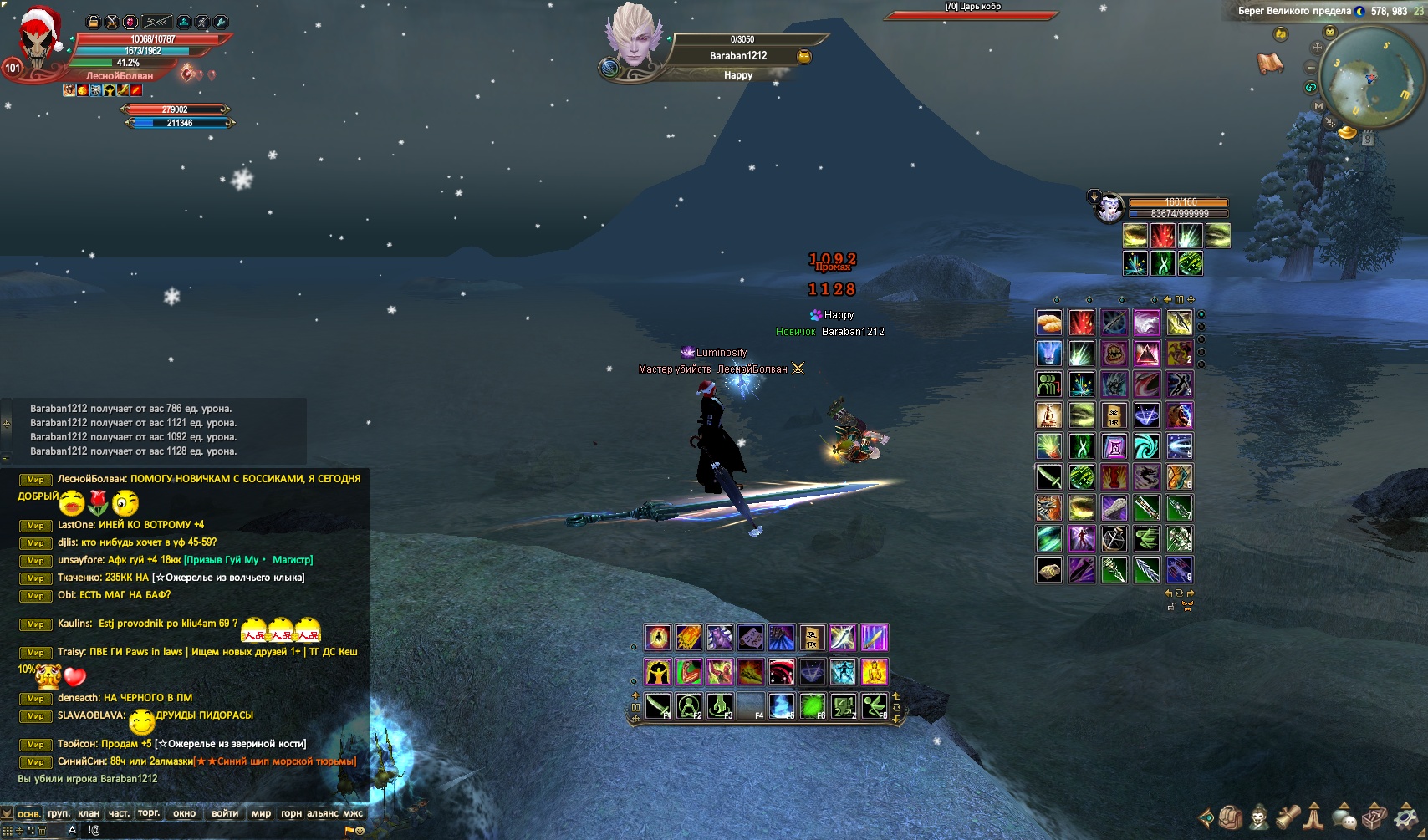The height and width of the screenshot is (840, 1428).
Task: Click the circular minimap
Action: (x=1369, y=78)
